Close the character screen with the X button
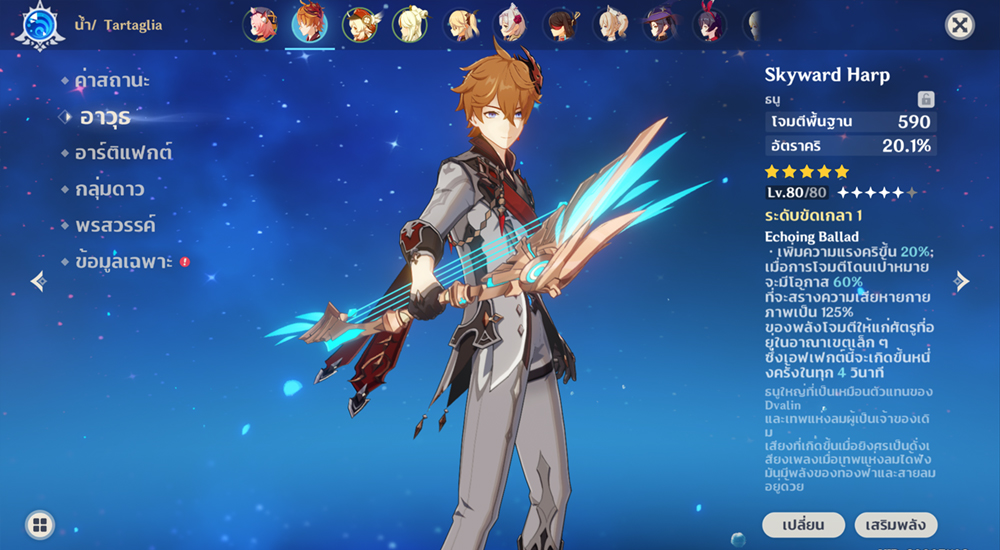Screen dimensions: 1000x550 (959, 25)
